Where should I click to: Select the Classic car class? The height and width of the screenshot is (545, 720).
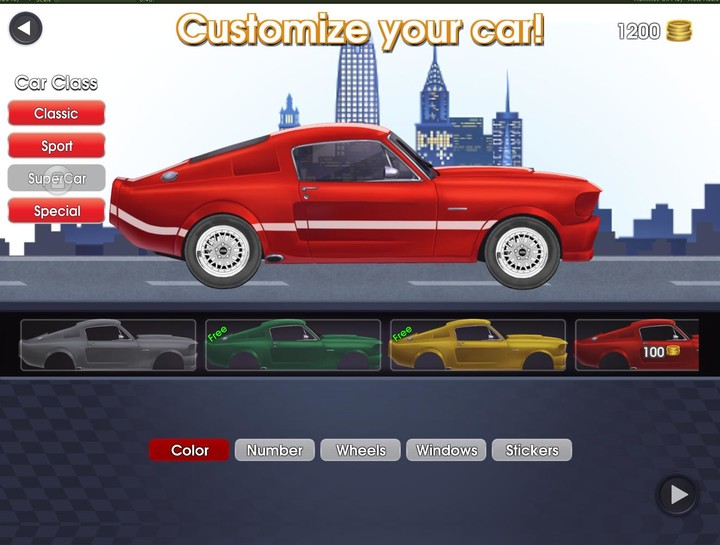click(x=56, y=113)
